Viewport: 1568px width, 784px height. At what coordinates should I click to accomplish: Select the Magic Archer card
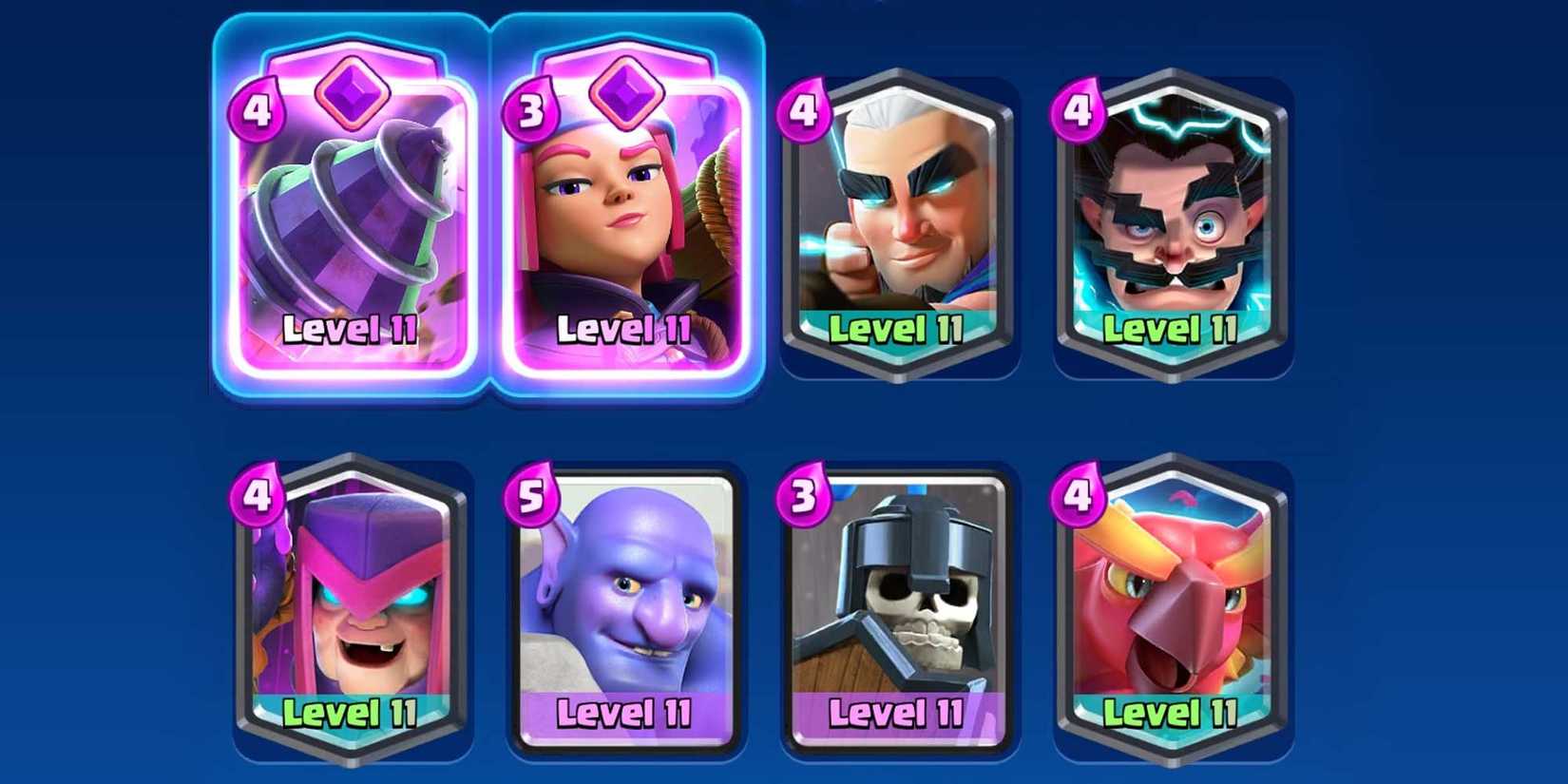(898, 209)
